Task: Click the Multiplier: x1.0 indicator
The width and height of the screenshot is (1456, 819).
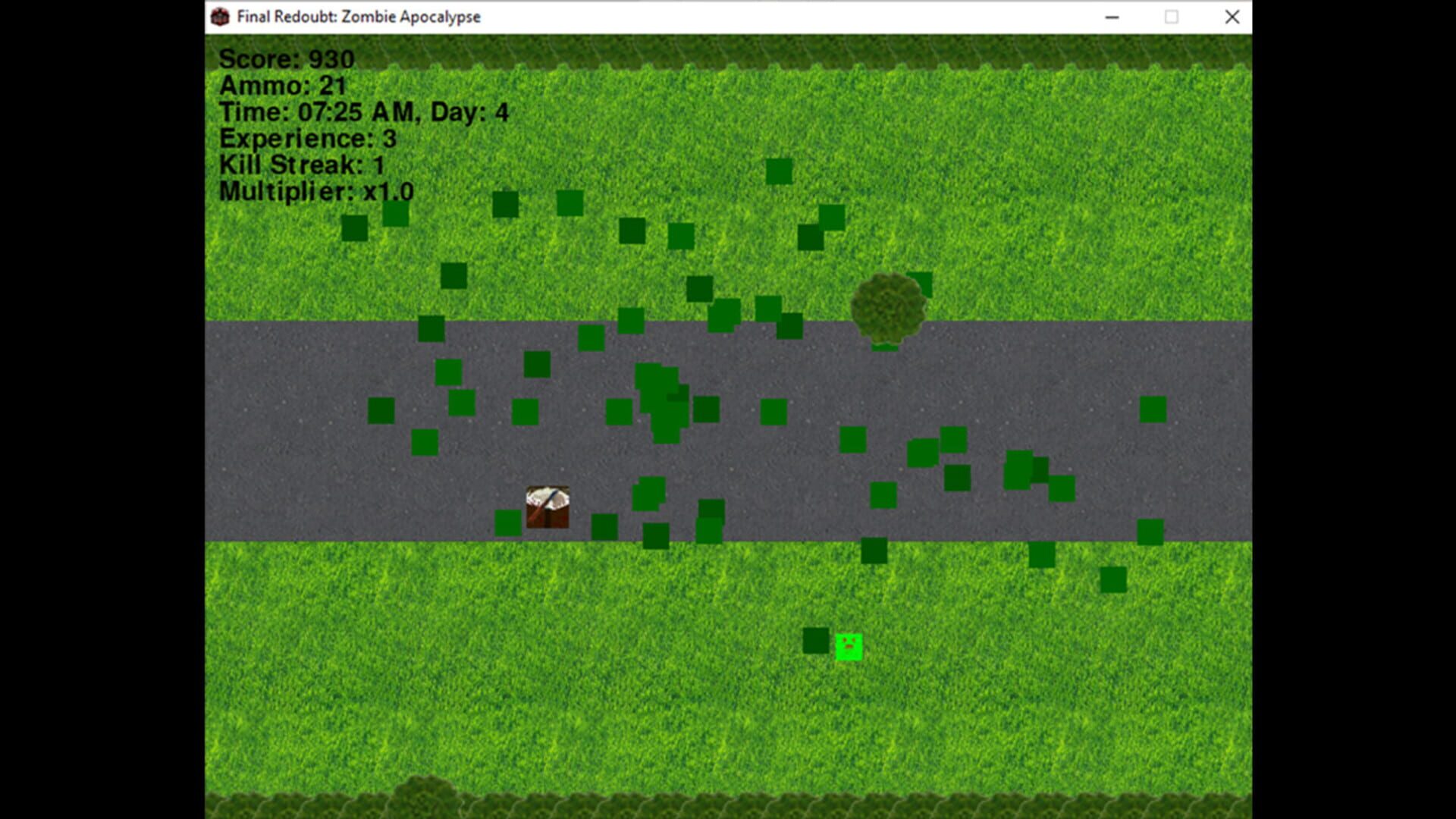Action: point(315,192)
